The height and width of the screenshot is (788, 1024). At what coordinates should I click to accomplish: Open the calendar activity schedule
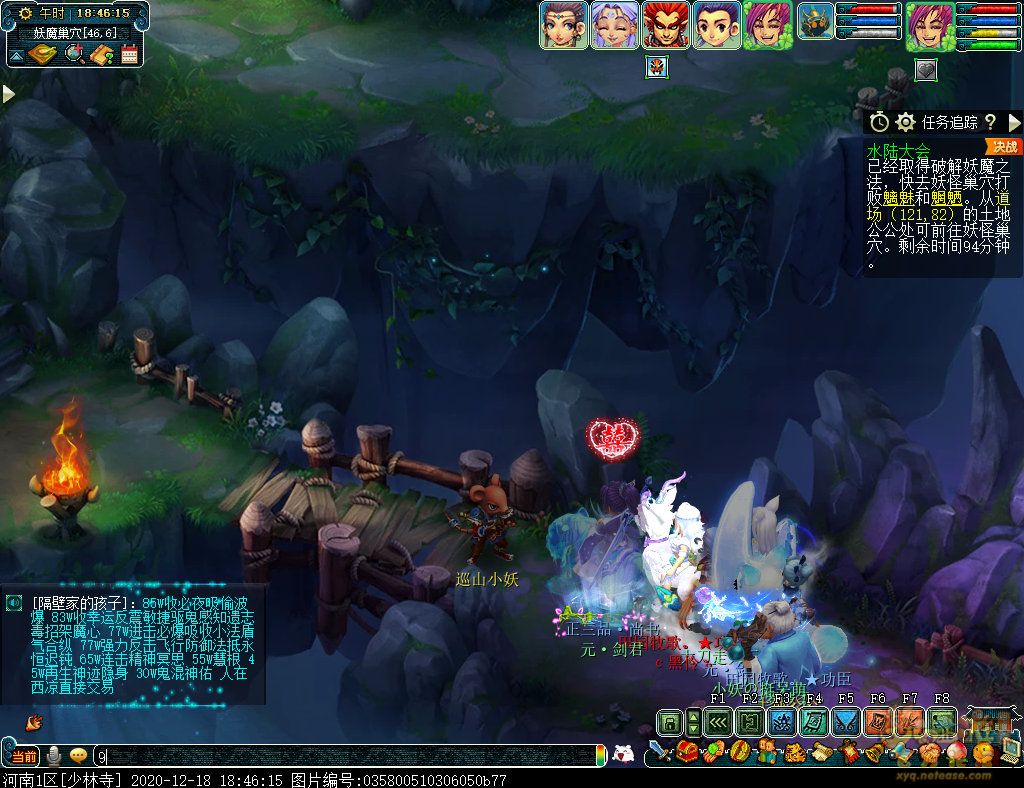pos(129,54)
